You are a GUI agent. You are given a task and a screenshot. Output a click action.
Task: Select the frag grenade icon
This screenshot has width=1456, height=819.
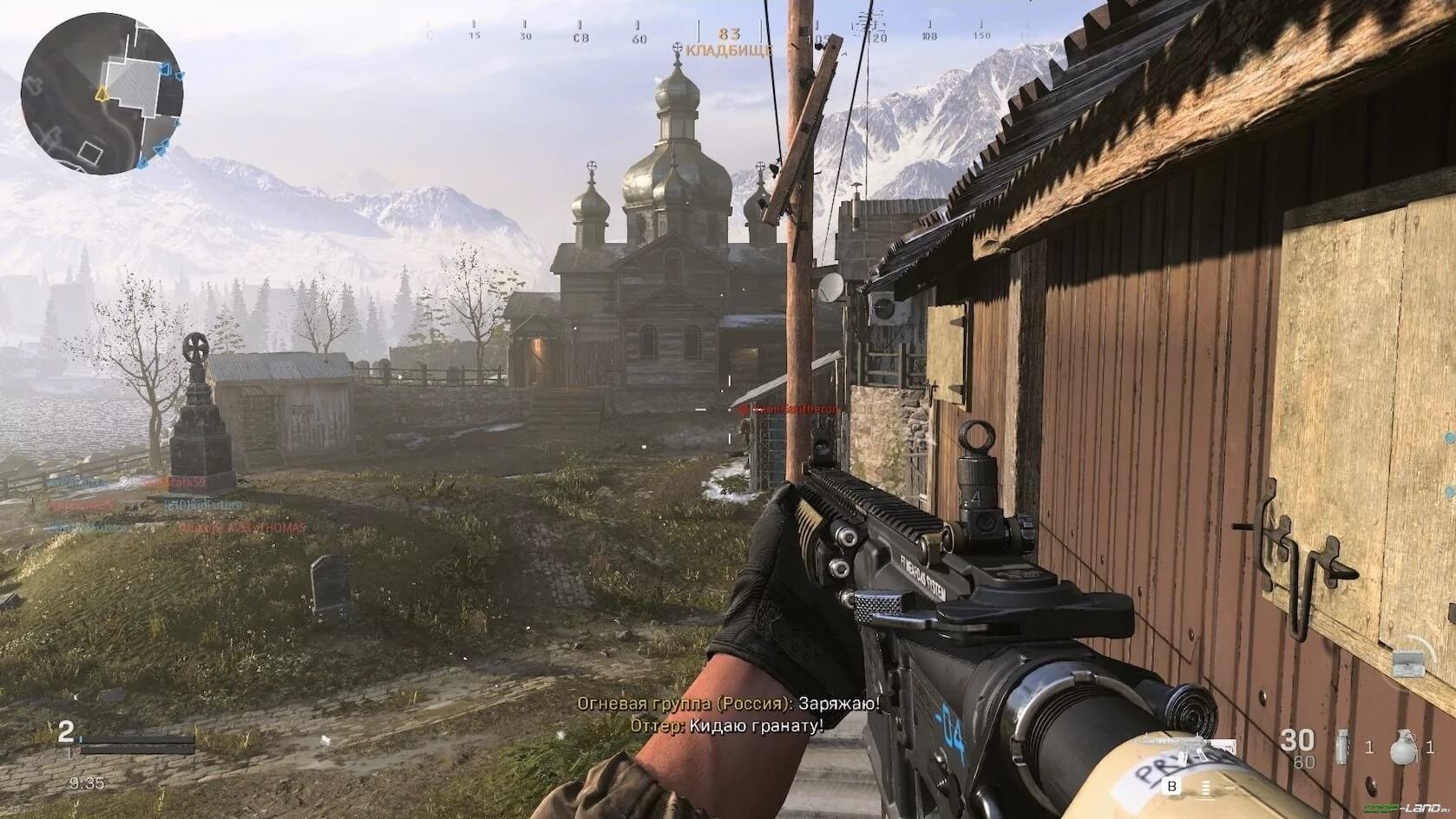tap(1400, 746)
